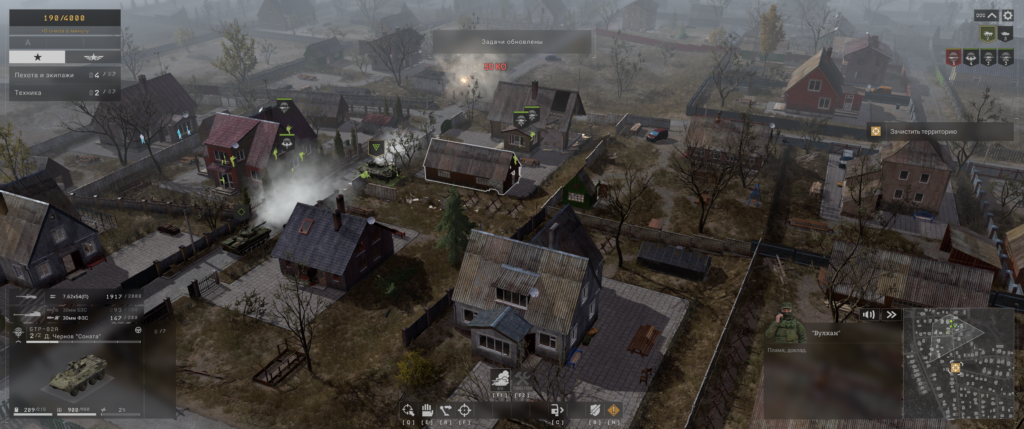Toggle the crossed shield command icon
This screenshot has width=1024, height=429.
point(596,409)
